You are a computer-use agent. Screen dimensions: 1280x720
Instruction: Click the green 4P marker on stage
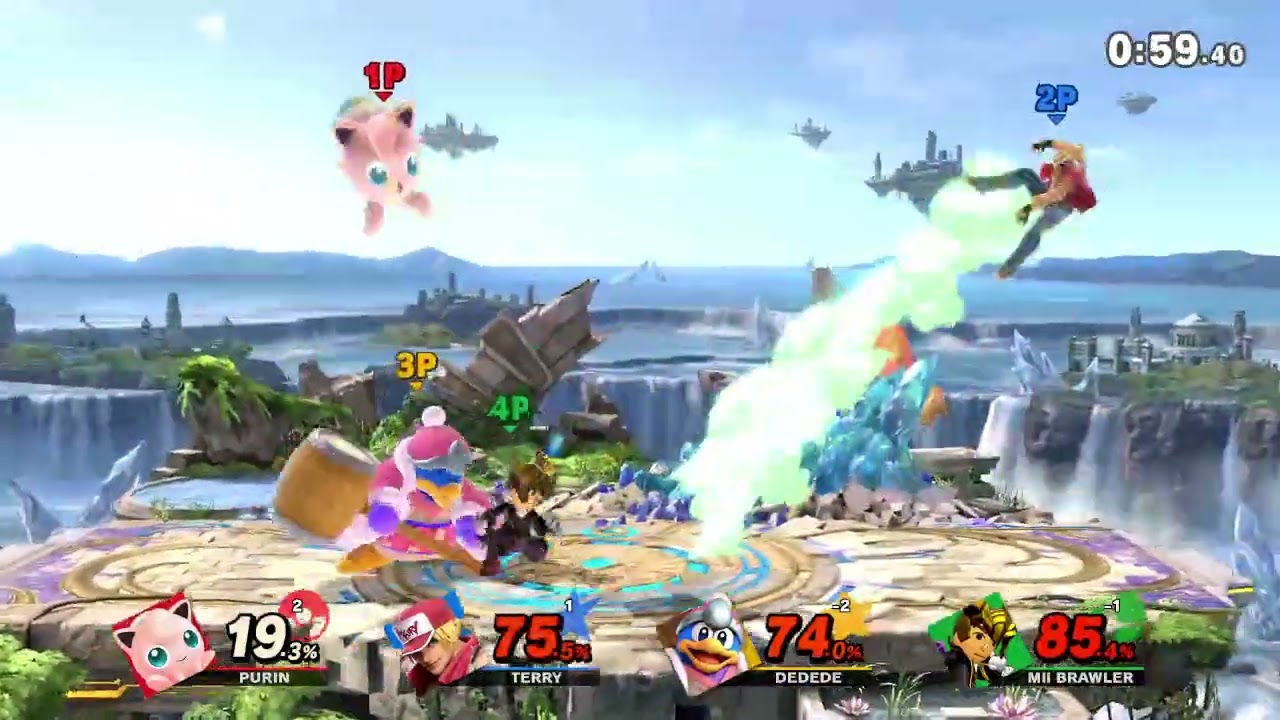click(511, 409)
